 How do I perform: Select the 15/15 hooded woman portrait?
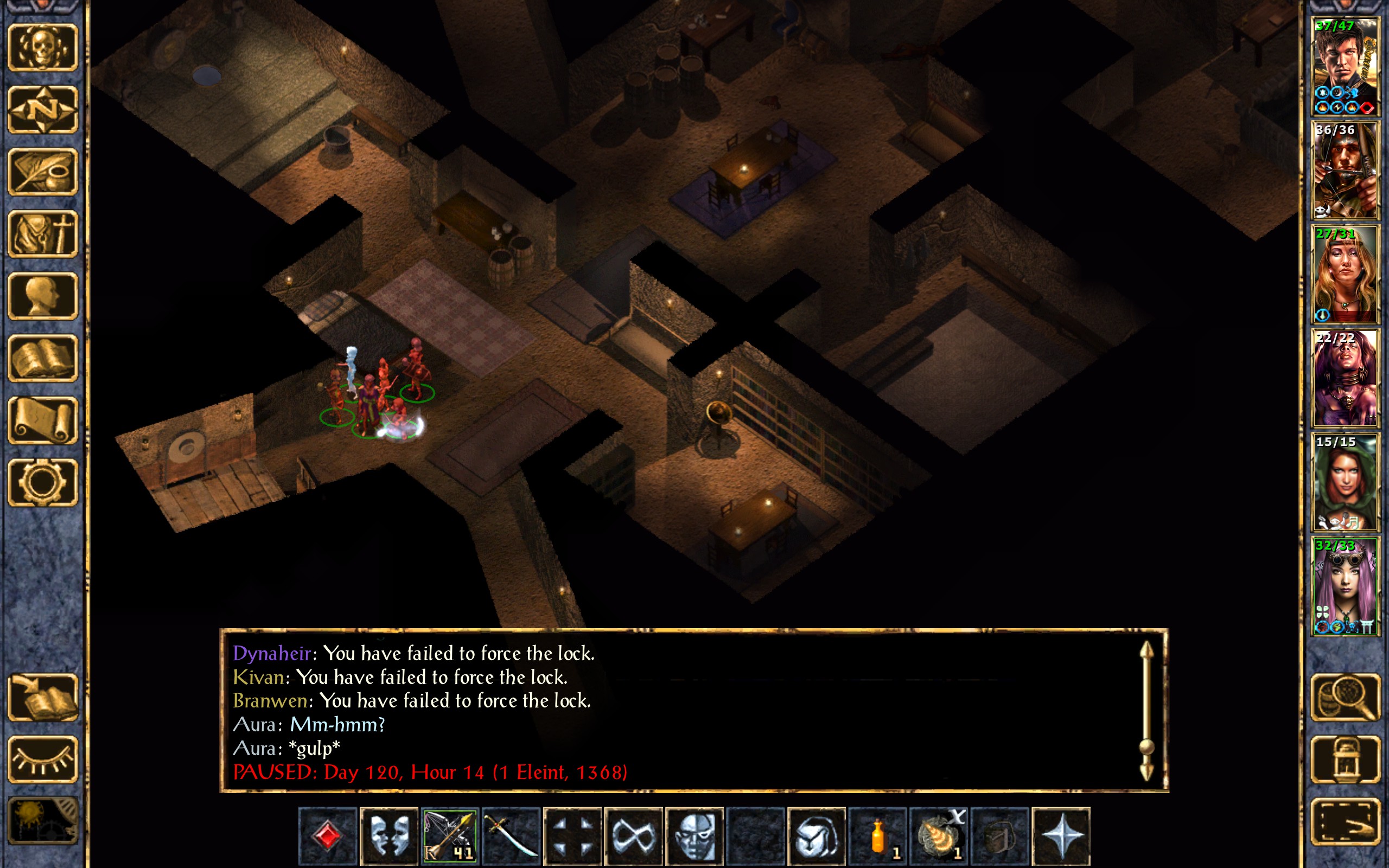[x=1345, y=482]
